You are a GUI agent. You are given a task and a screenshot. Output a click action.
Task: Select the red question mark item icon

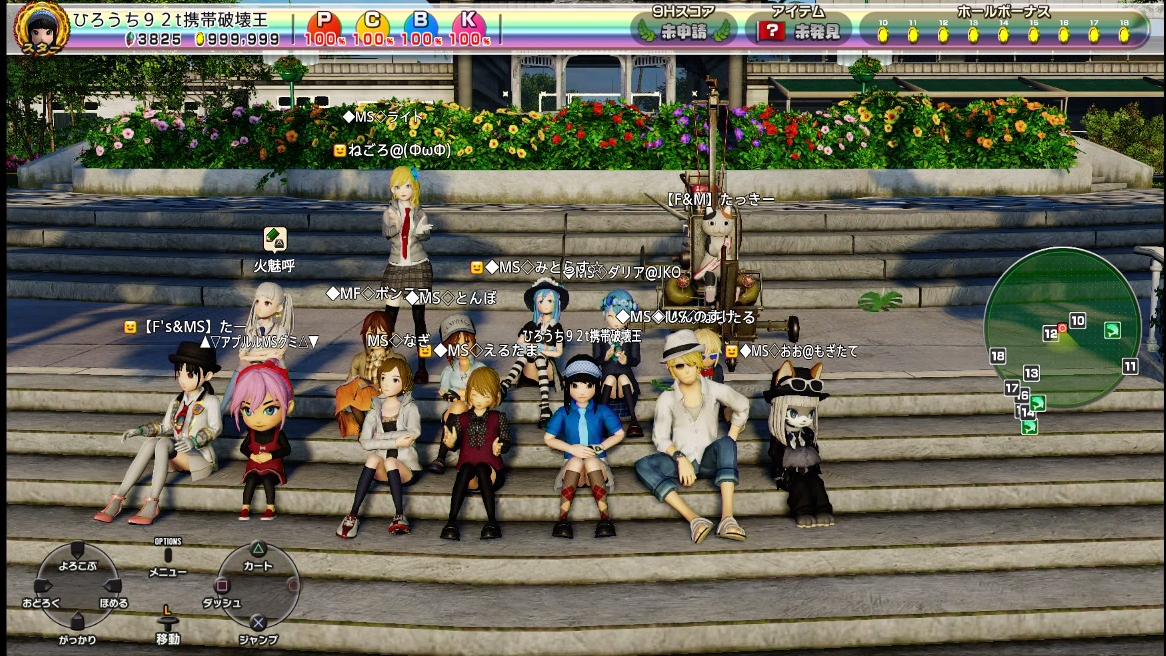coord(771,31)
